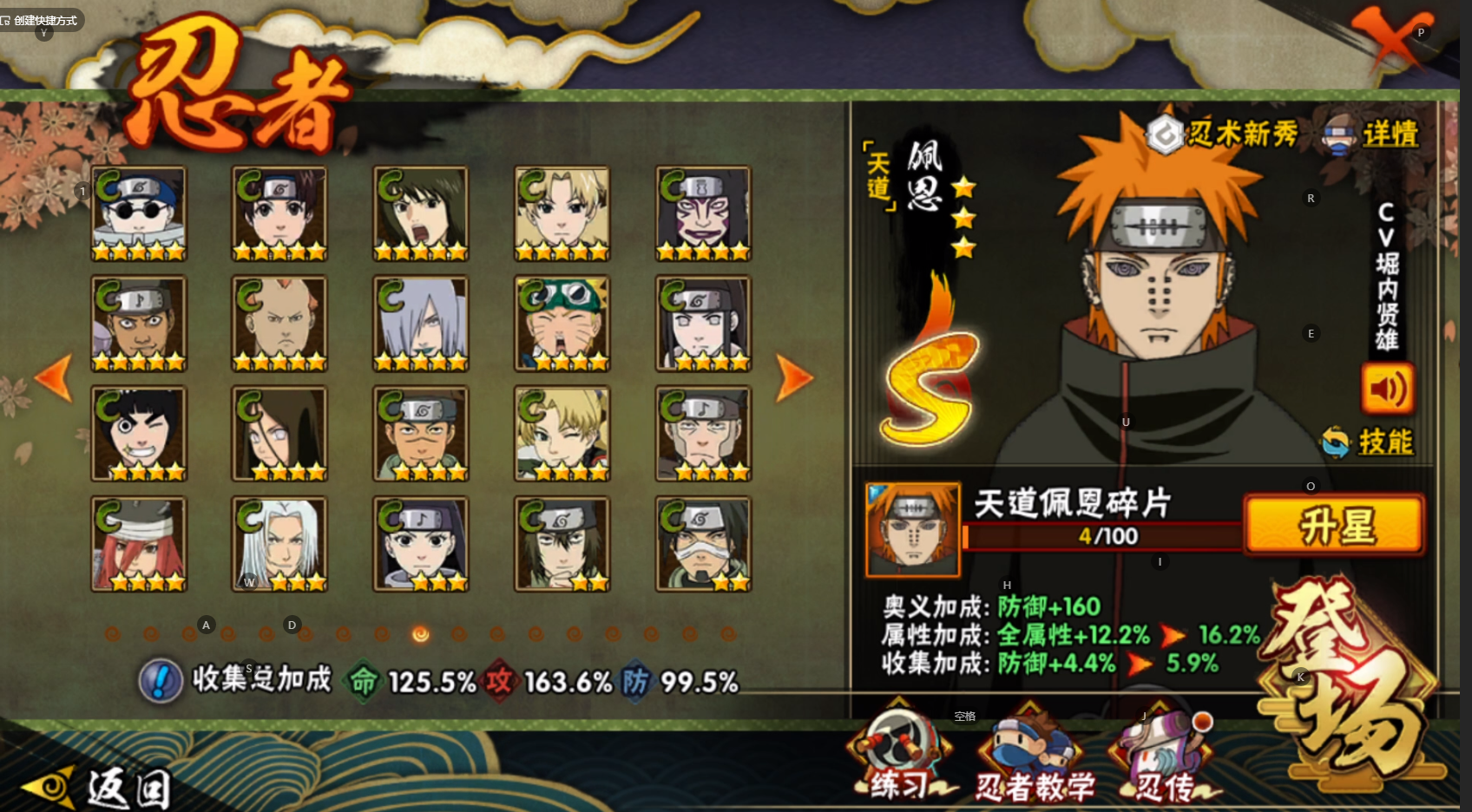Open 收集总加成 info exclamation icon
1472x812 pixels.
[161, 680]
